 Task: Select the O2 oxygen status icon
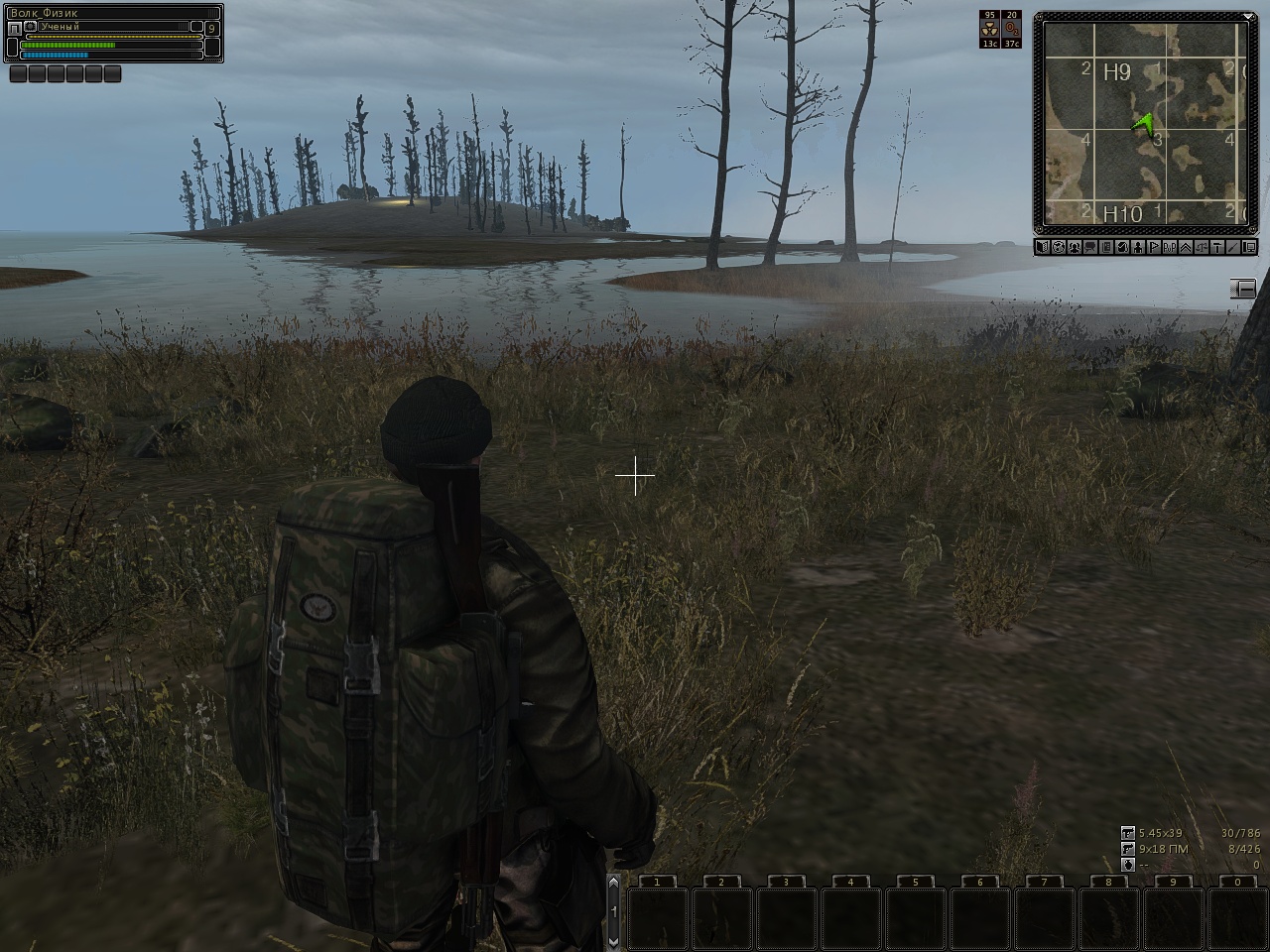[x=1011, y=30]
